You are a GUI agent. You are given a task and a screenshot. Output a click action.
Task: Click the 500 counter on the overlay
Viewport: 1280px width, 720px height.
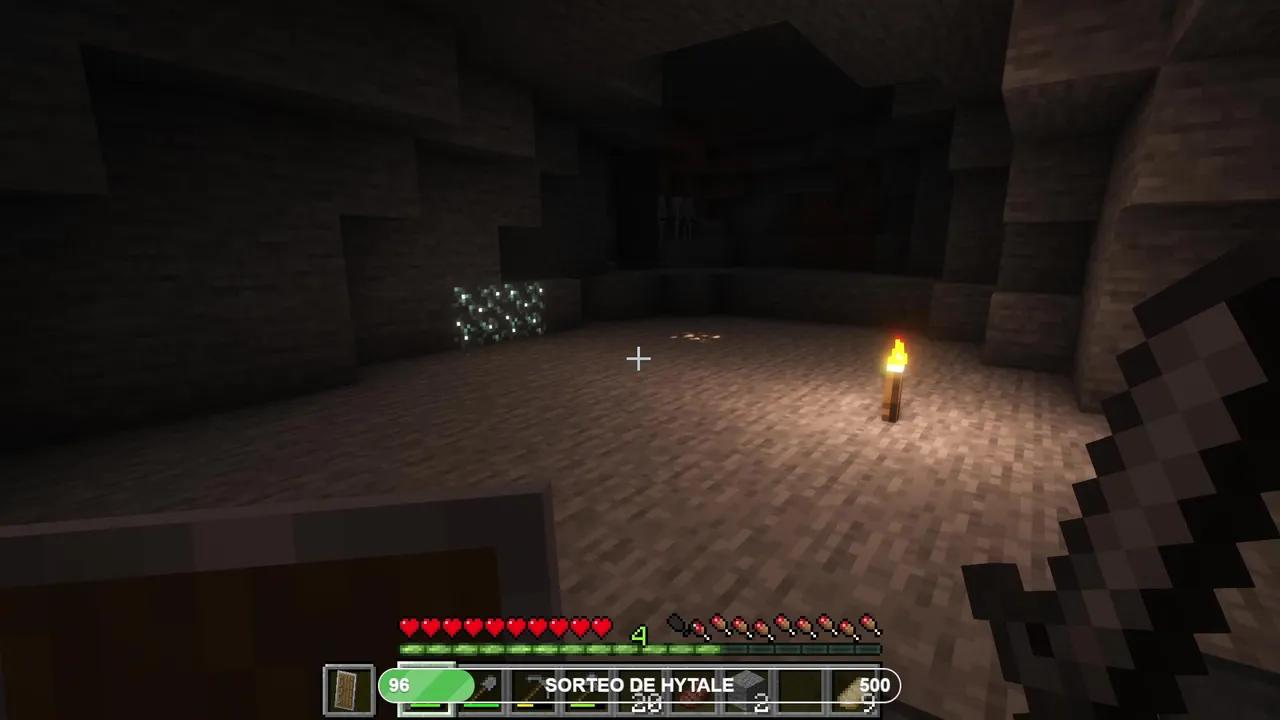pos(875,685)
